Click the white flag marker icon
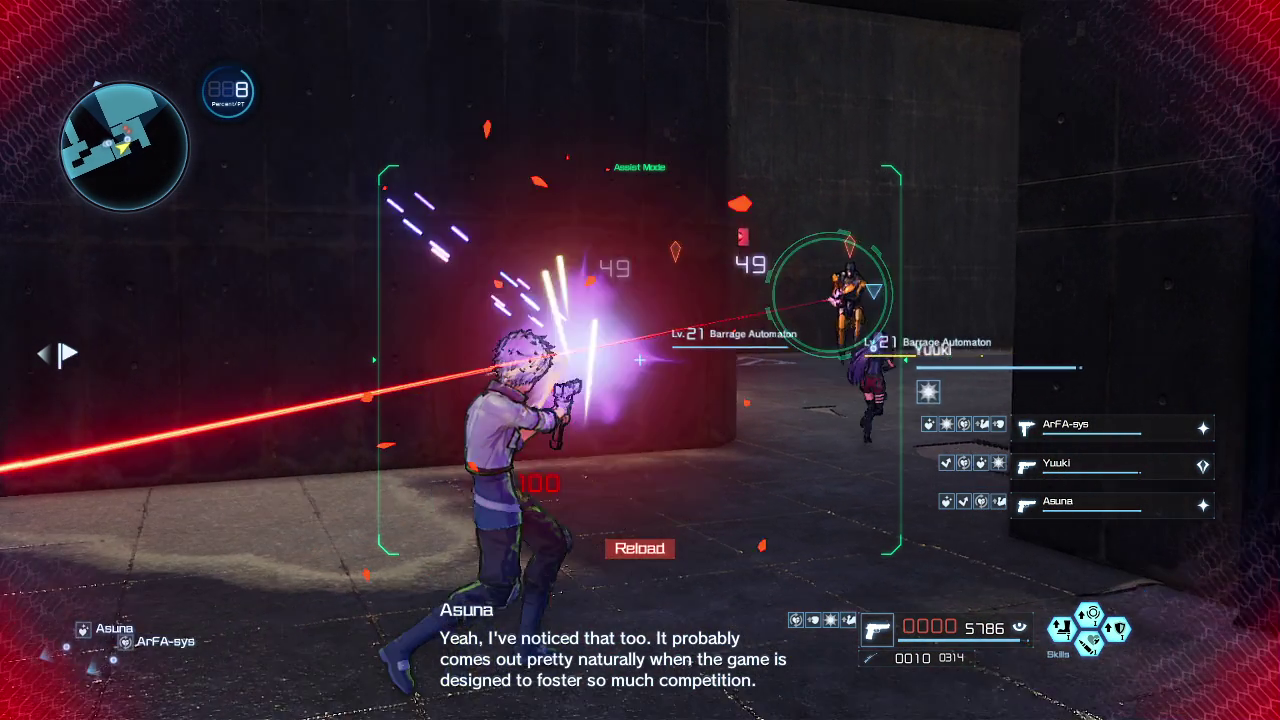This screenshot has width=1280, height=720. [x=67, y=354]
